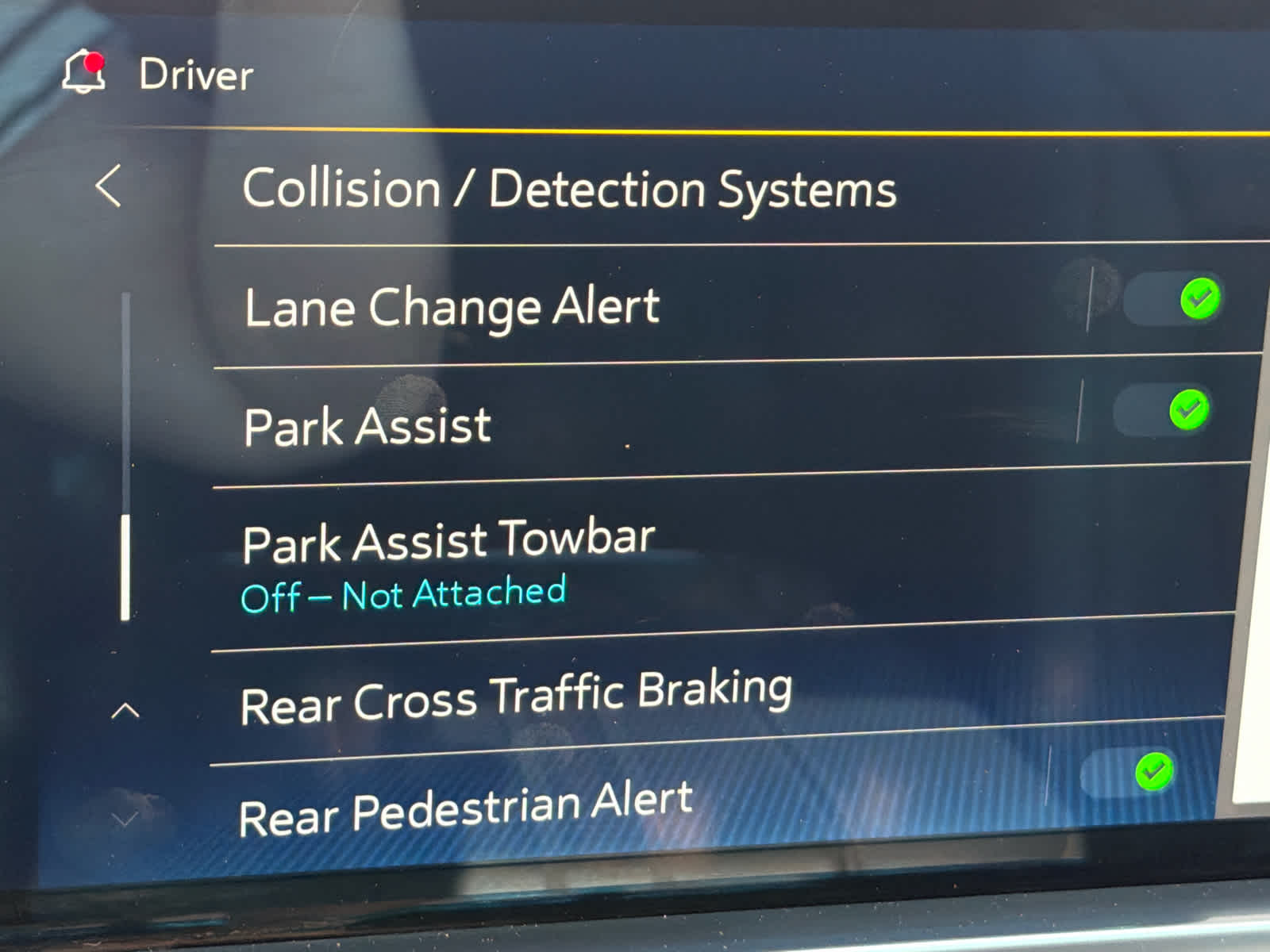Go back using the left arrow
Screen dimensions: 1270x952
coord(109,186)
